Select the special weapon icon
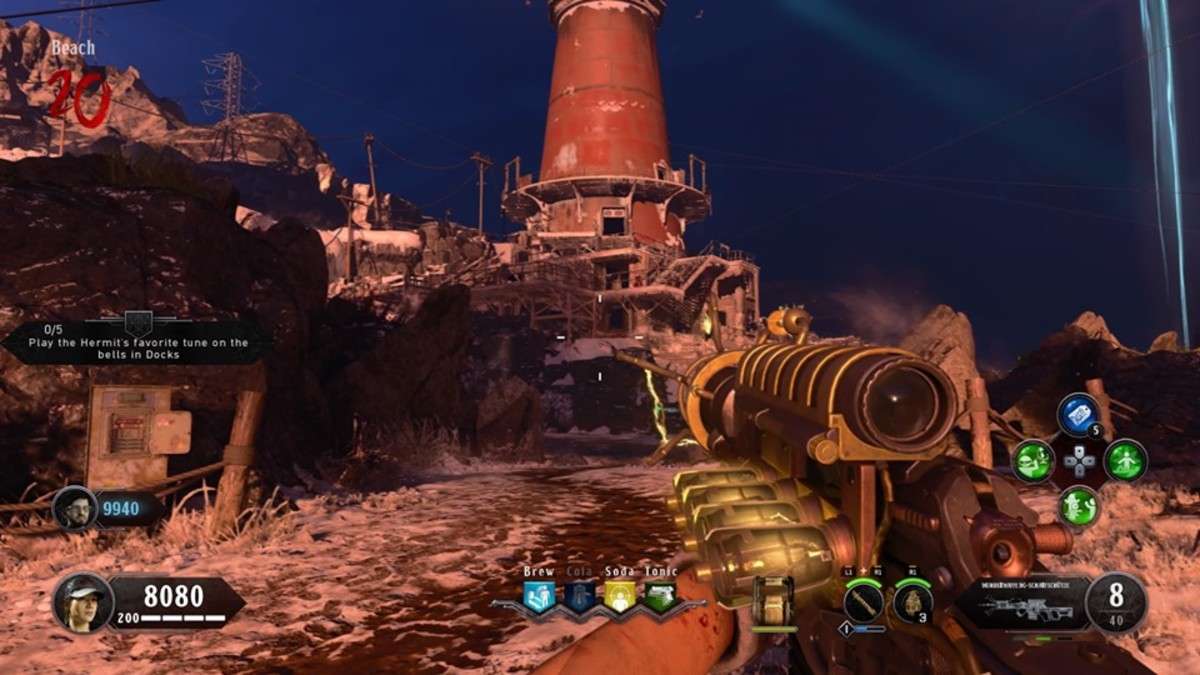Viewport: 1200px width, 675px height. point(862,603)
